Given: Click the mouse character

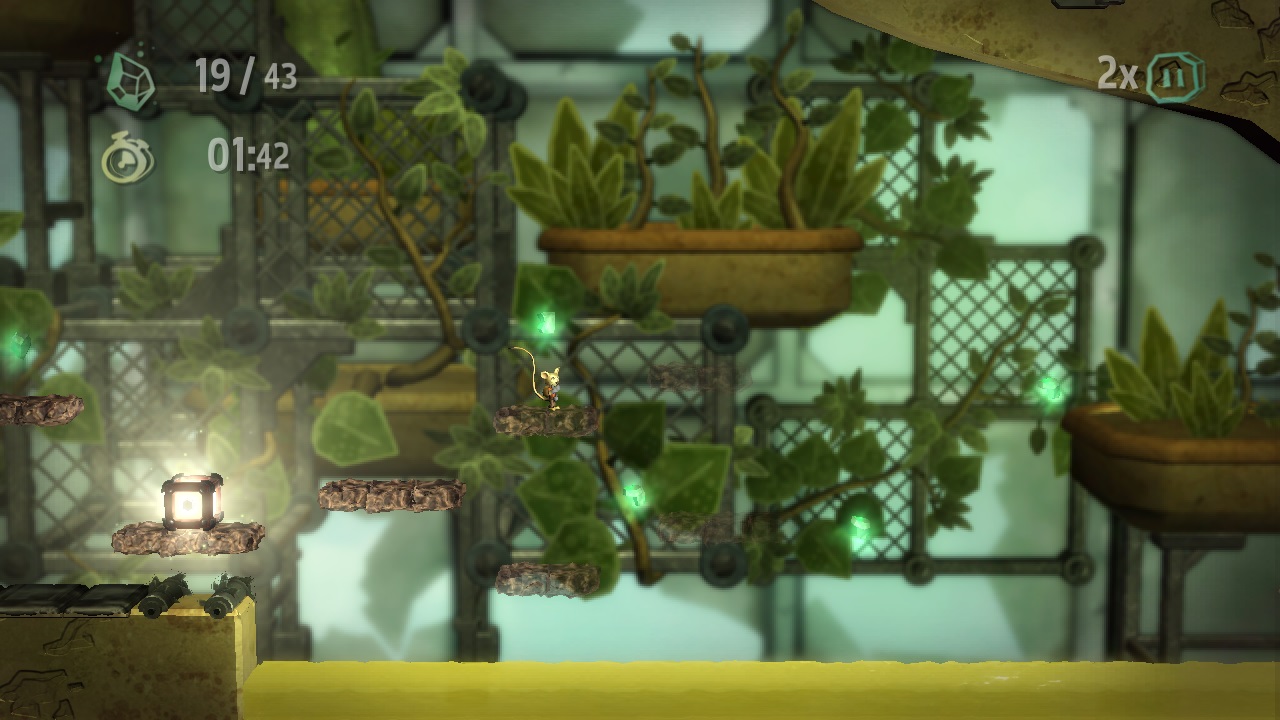Looking at the screenshot, I should (x=550, y=385).
